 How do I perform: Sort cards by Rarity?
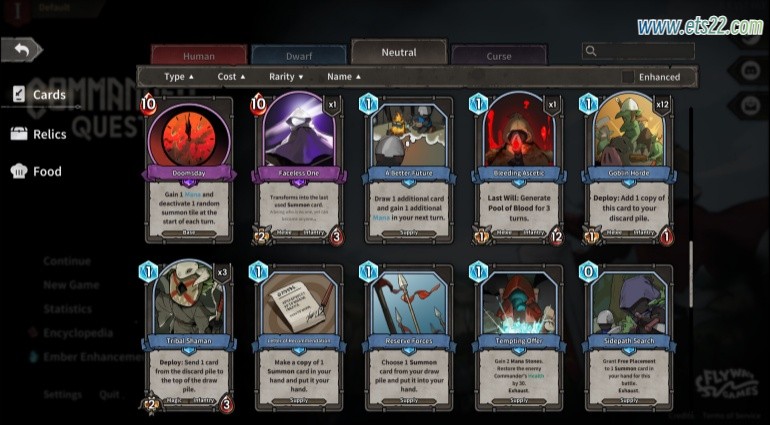(286, 76)
